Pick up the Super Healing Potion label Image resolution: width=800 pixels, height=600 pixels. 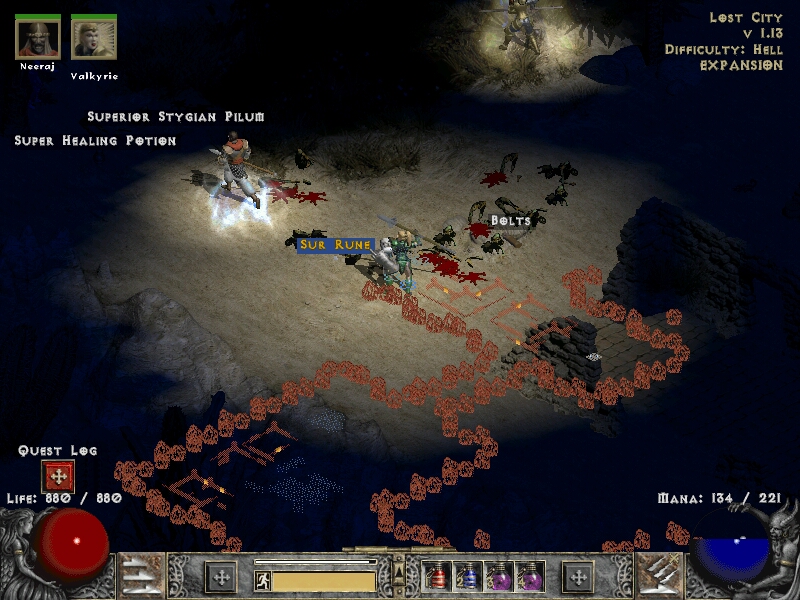pos(95,141)
